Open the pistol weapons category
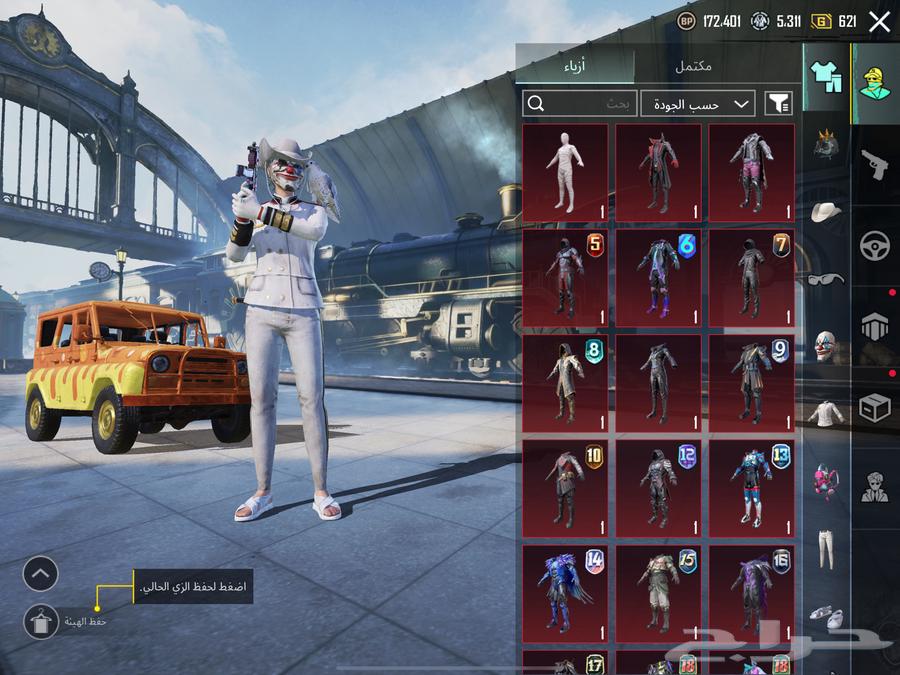The height and width of the screenshot is (675, 900). click(x=875, y=165)
